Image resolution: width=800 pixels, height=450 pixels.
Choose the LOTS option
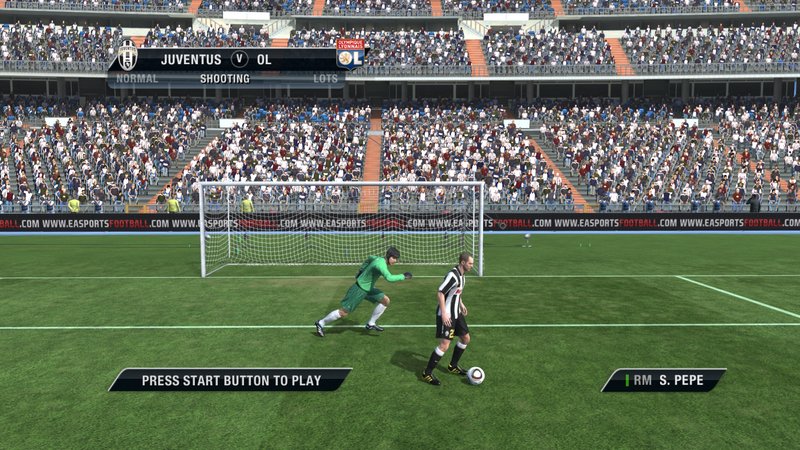tap(325, 78)
